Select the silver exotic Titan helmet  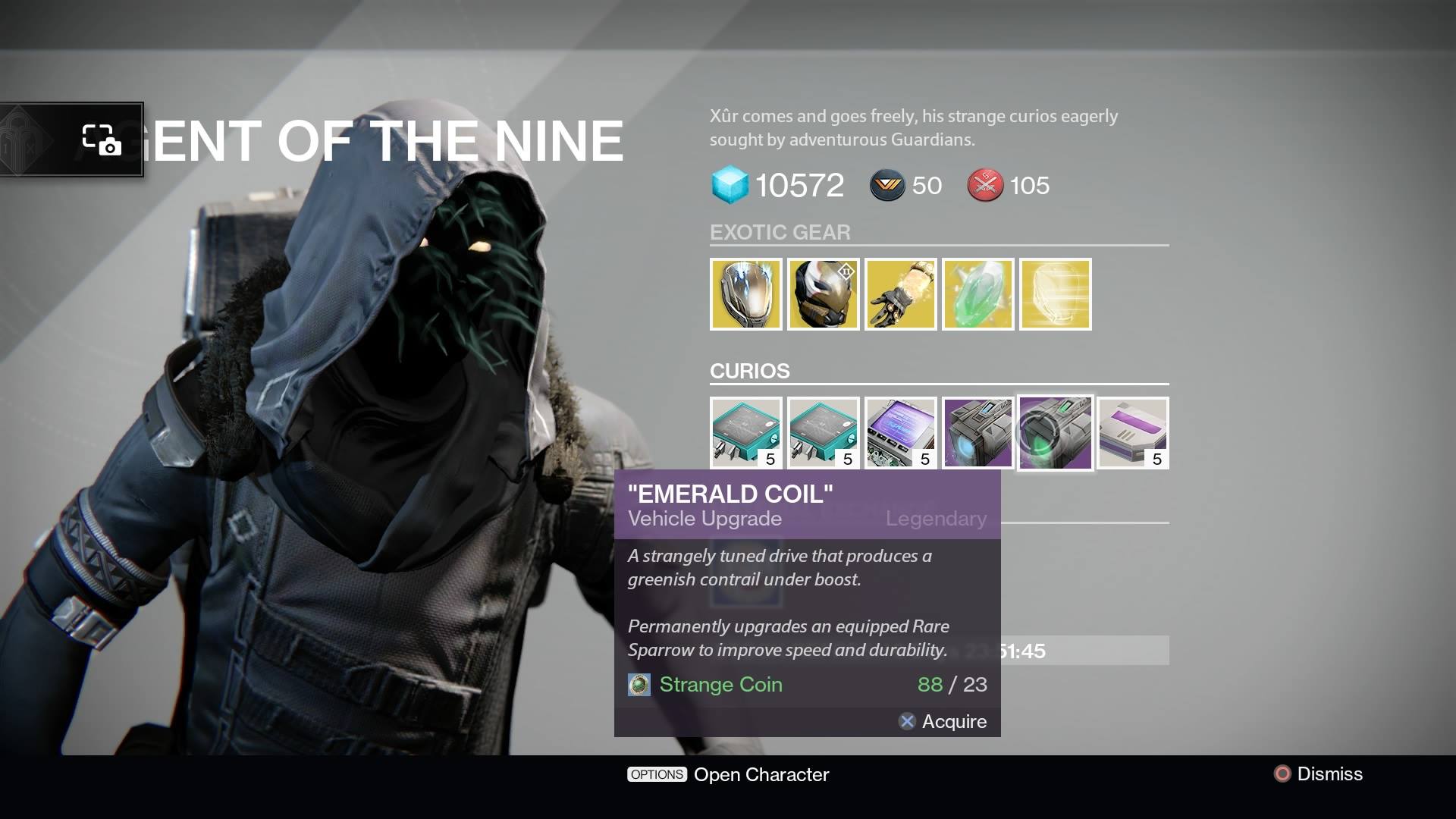(746, 294)
